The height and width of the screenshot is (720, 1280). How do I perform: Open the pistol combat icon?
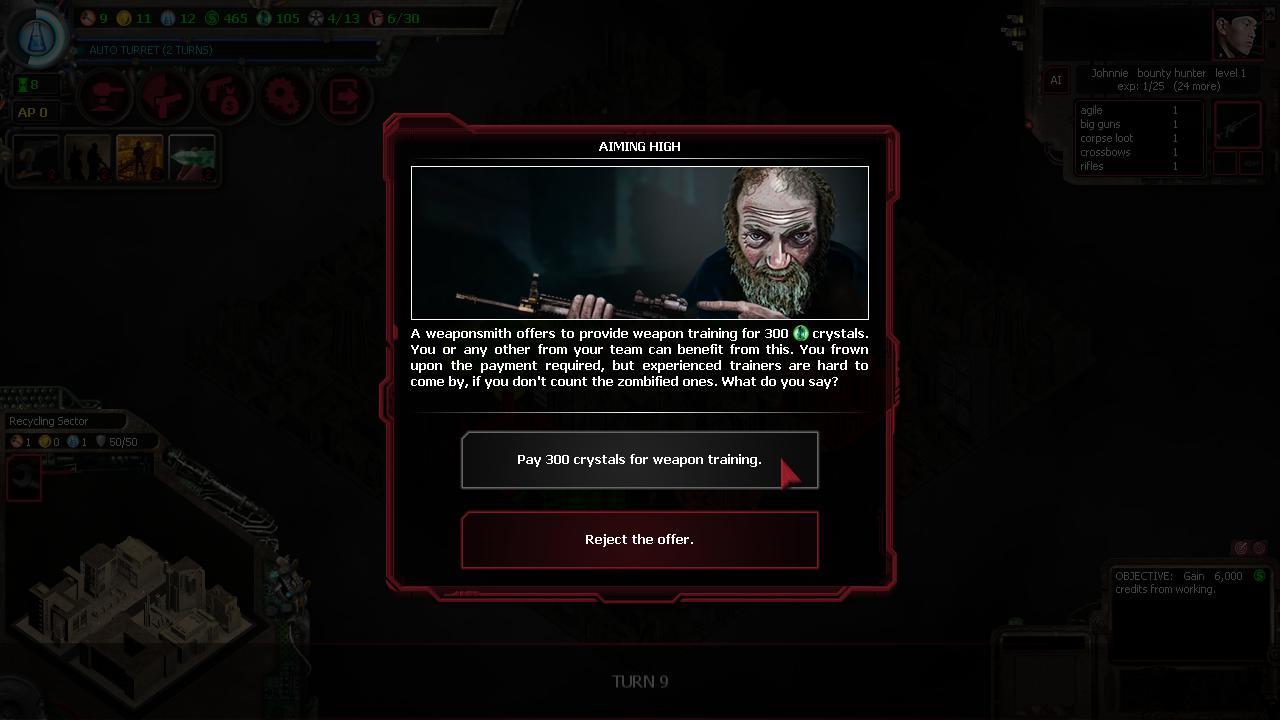(165, 97)
